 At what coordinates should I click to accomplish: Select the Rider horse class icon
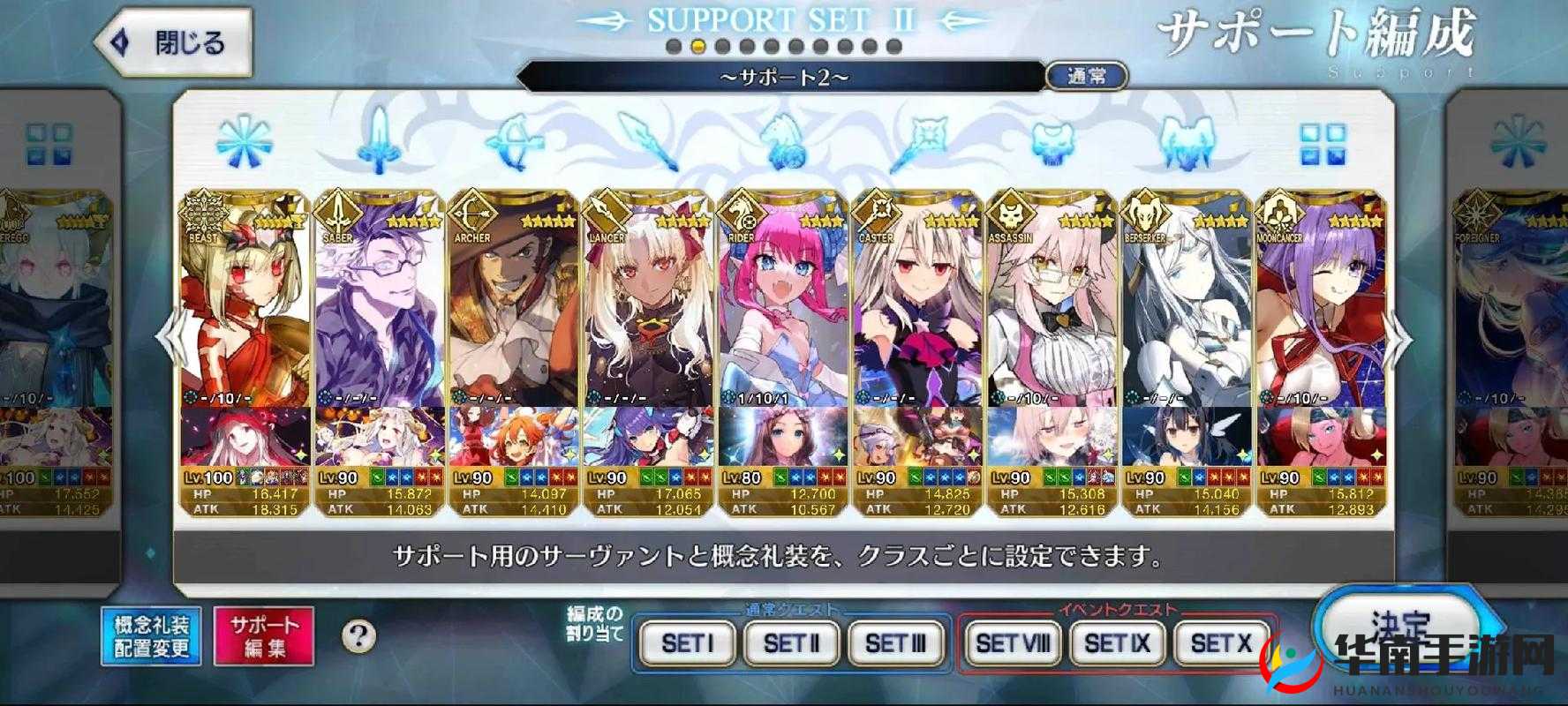tap(782, 141)
